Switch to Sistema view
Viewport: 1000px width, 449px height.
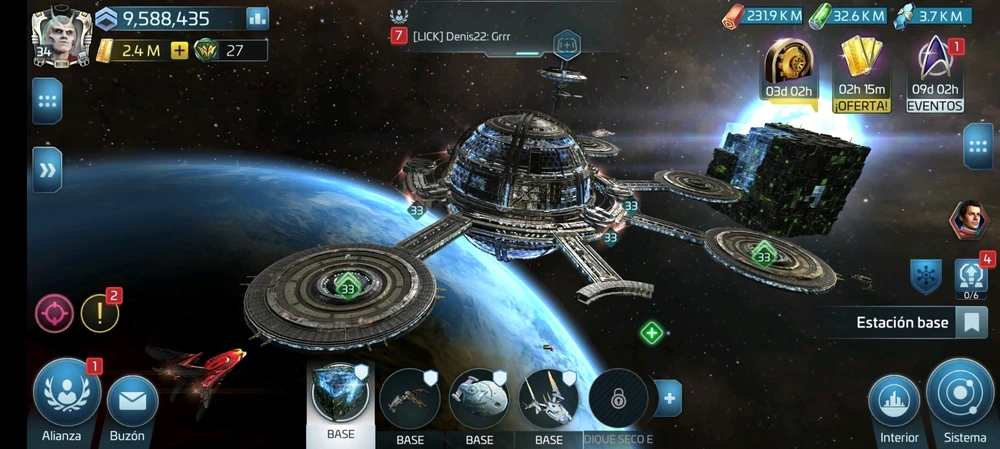pos(960,395)
